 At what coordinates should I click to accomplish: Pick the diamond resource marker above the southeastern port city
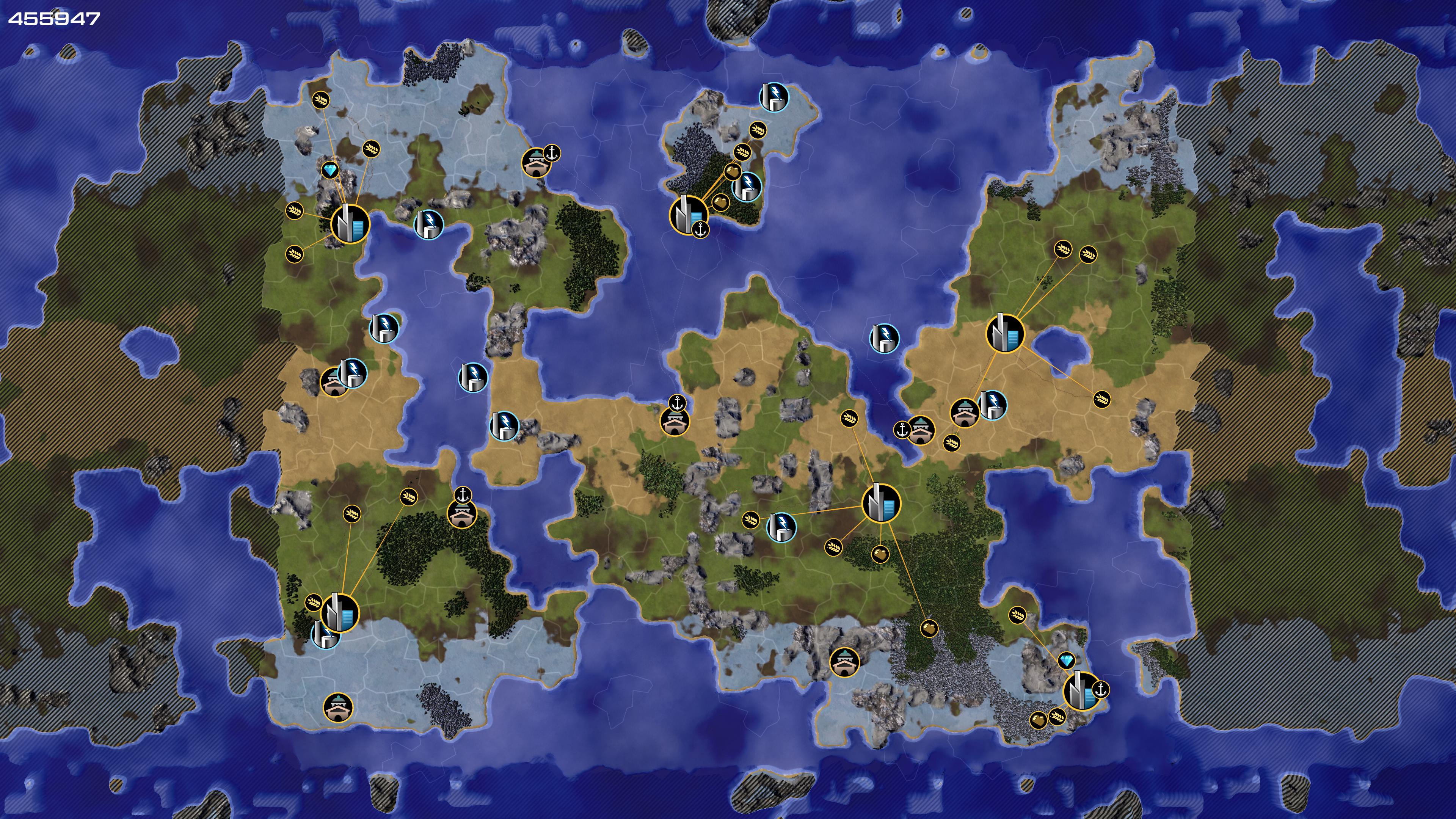coord(1066,660)
